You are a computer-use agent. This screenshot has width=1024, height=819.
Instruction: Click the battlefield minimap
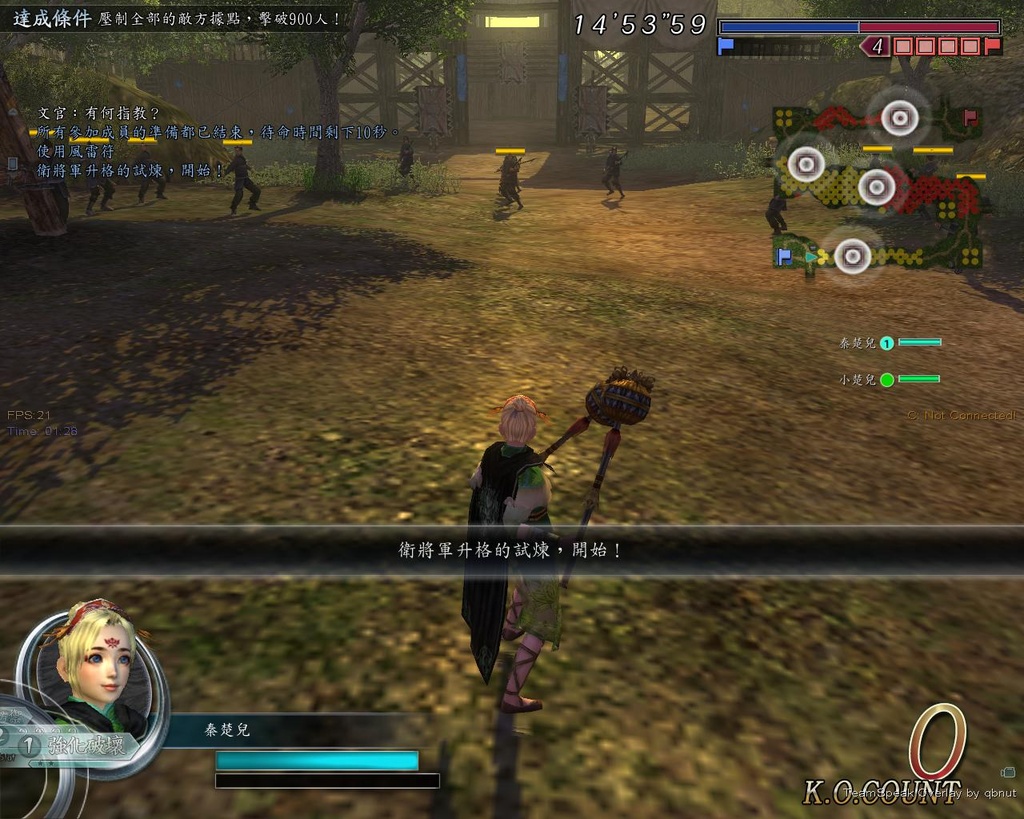click(x=878, y=188)
